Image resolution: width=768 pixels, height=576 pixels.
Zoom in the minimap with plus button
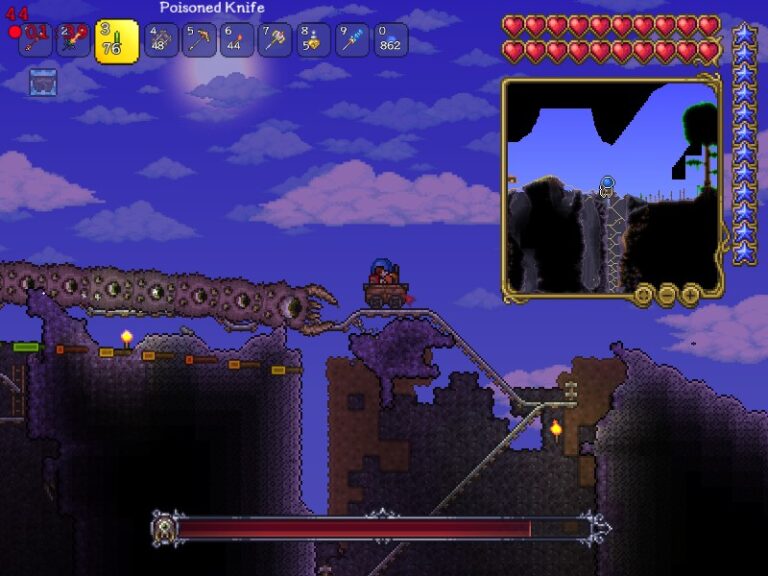tap(691, 294)
